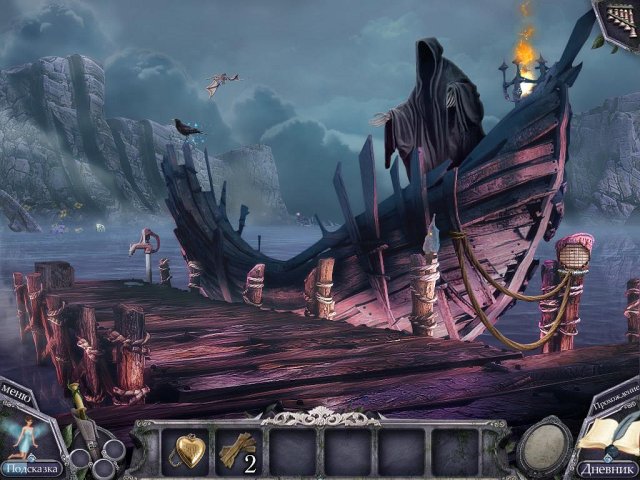Click the round mirror icon
Image resolution: width=640 pixels, height=480 pixels.
544,449
